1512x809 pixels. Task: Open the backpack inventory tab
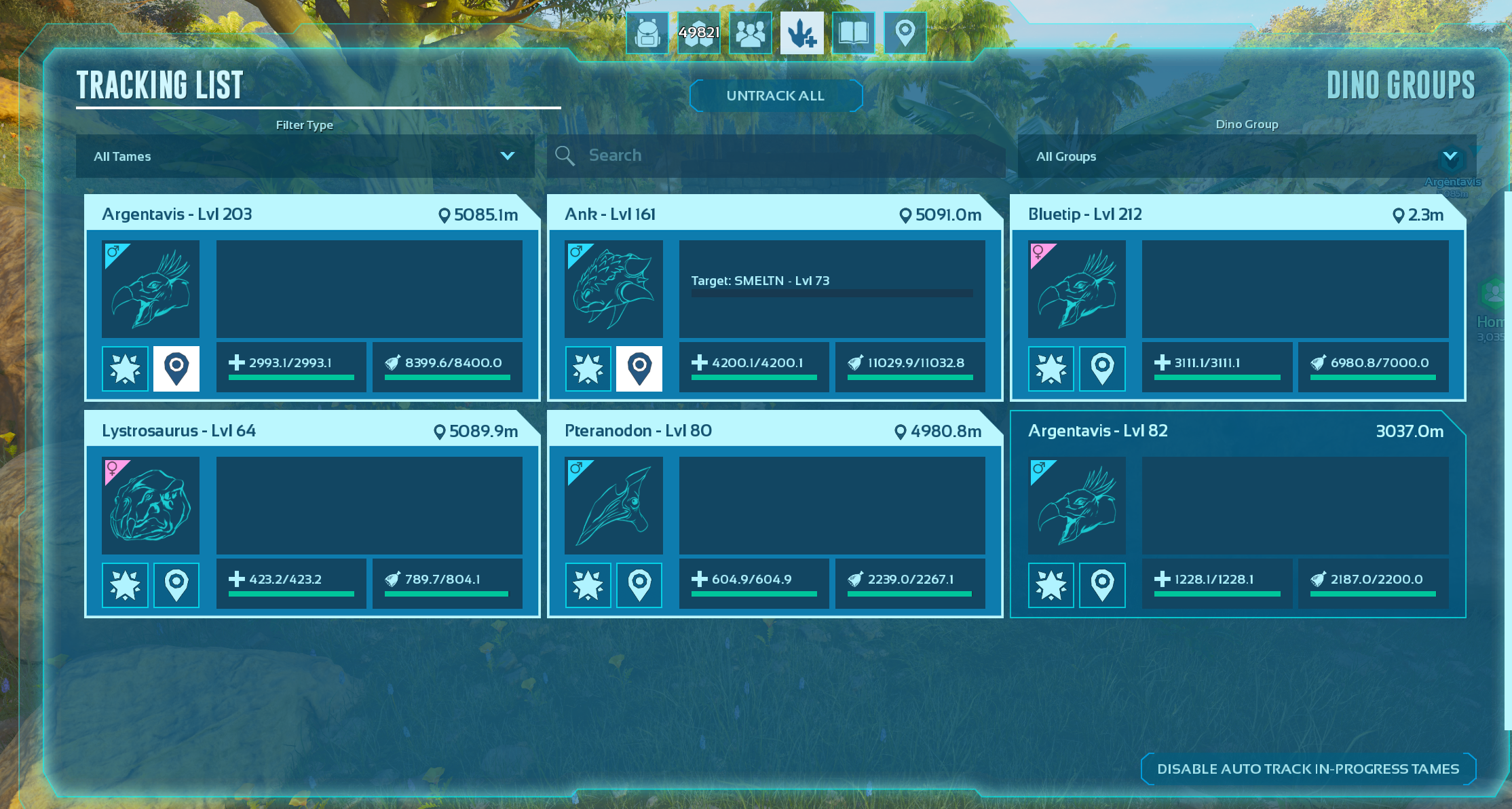pos(647,33)
